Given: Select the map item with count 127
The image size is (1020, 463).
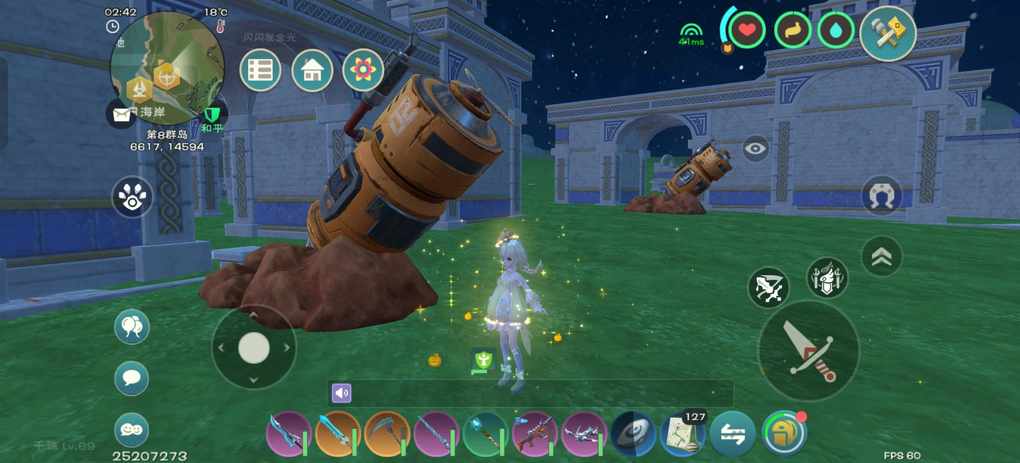Looking at the screenshot, I should tap(684, 434).
